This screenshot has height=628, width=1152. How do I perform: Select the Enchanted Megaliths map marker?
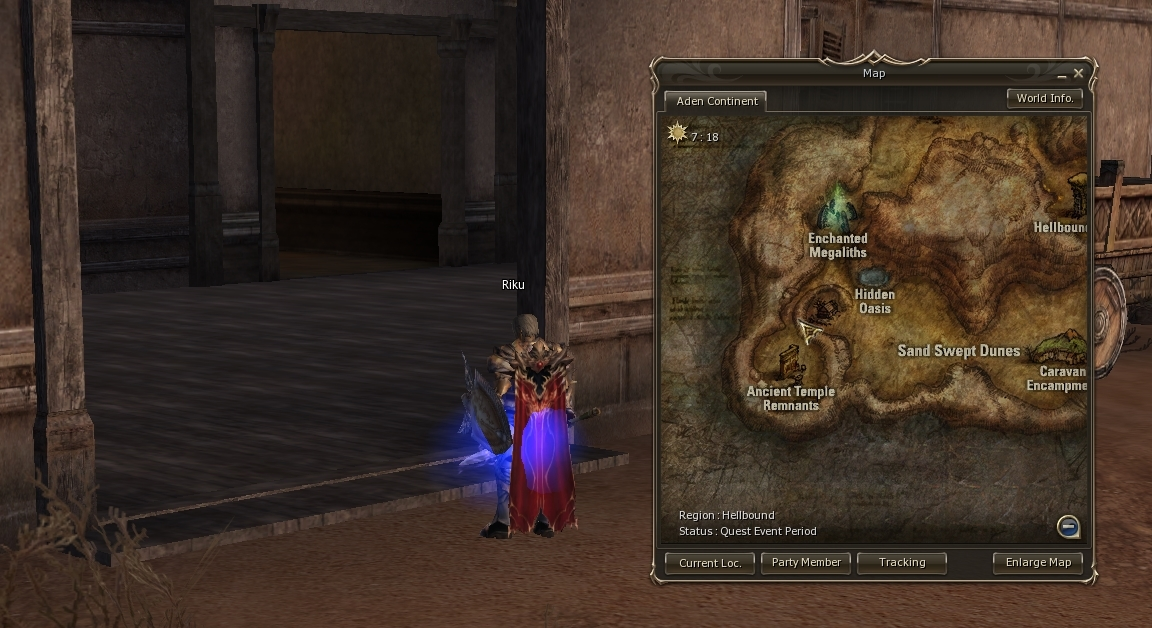837,208
